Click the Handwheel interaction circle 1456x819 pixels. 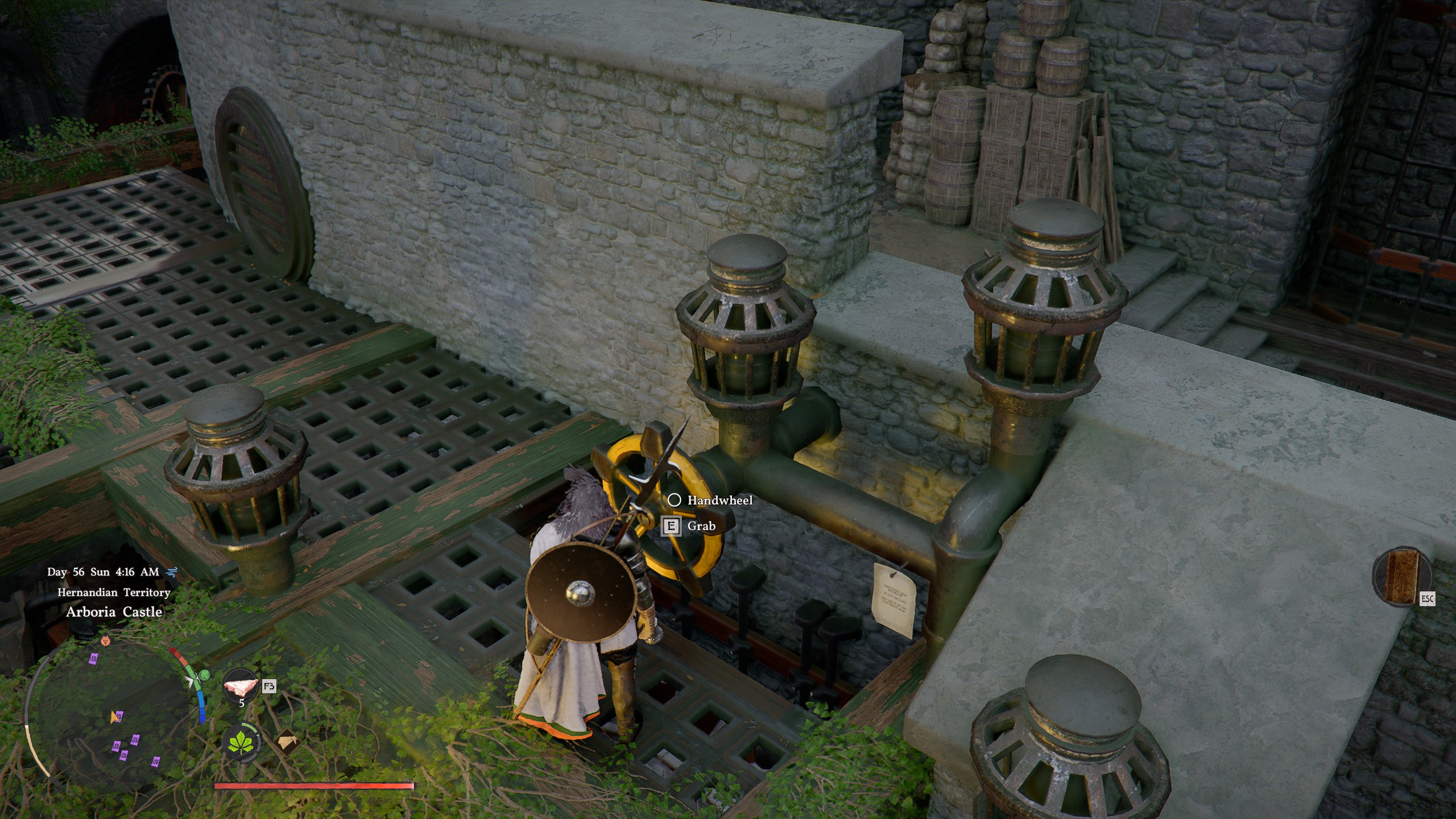[675, 501]
